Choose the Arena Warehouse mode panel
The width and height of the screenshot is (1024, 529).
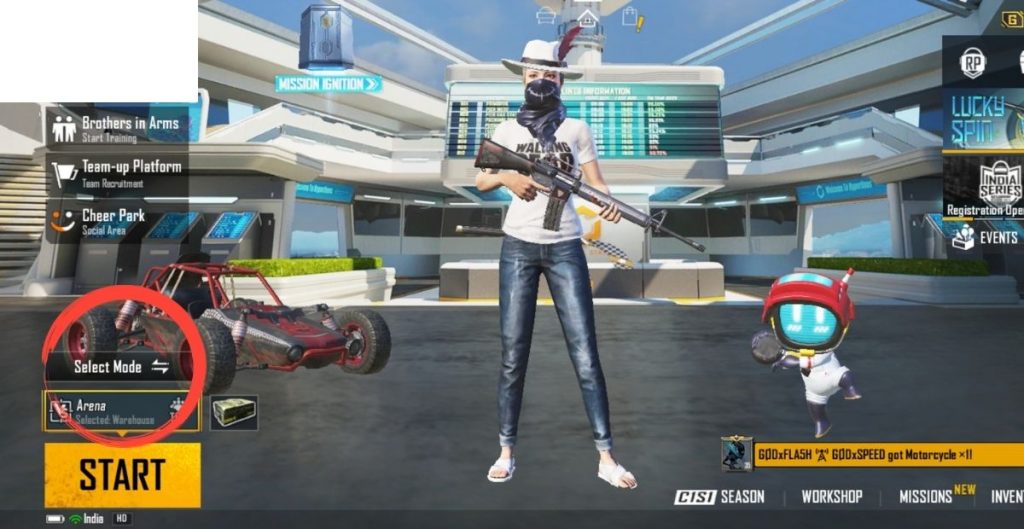[x=121, y=411]
